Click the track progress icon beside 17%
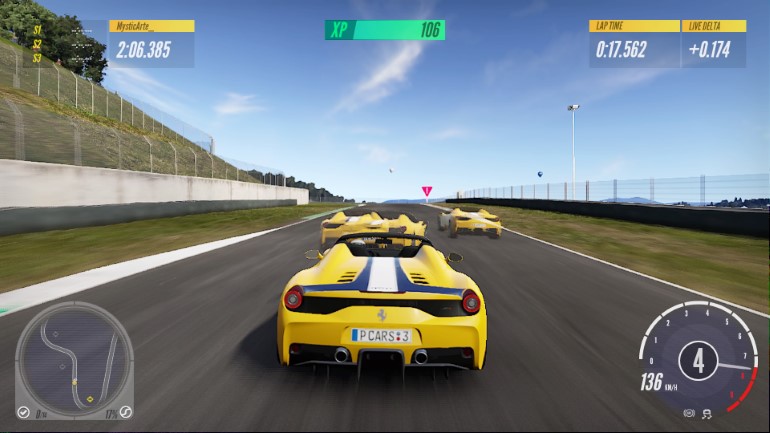This screenshot has width=770, height=433. 126,411
